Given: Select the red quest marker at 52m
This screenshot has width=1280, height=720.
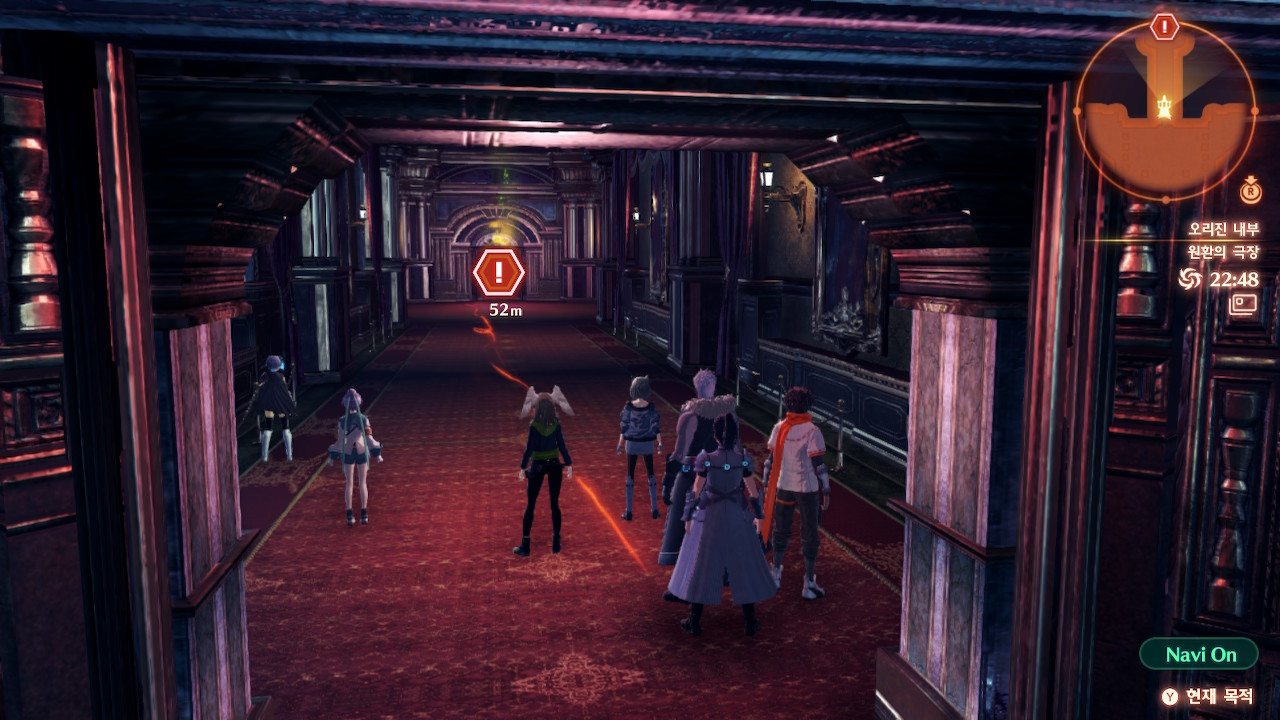Looking at the screenshot, I should (x=498, y=273).
